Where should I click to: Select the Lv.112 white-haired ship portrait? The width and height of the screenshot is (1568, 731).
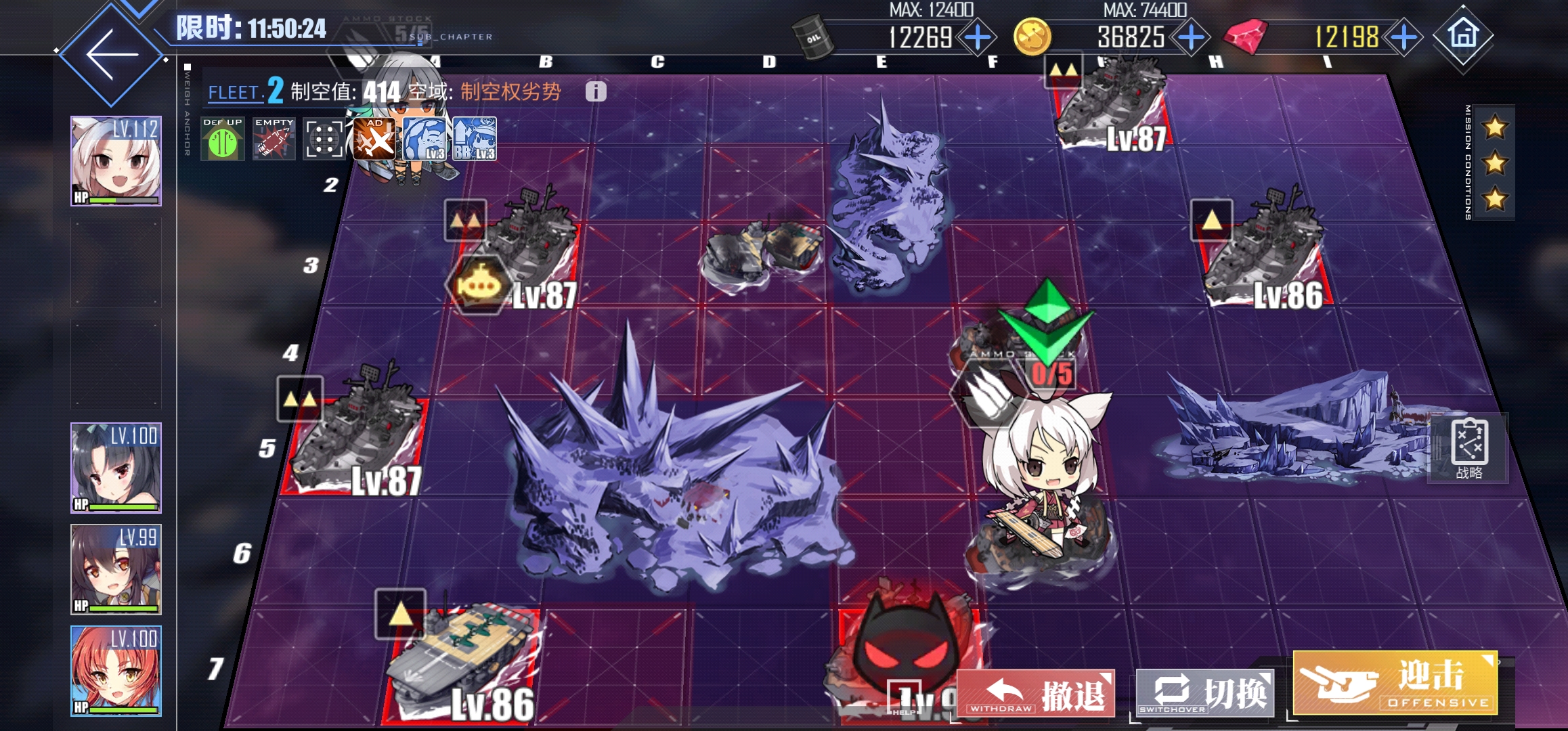tap(116, 161)
